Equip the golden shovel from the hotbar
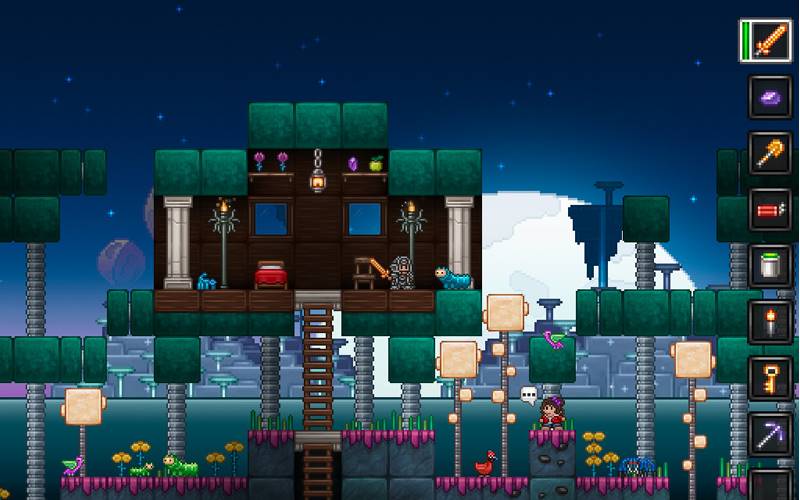Viewport: 800px width, 500px height. [771, 153]
